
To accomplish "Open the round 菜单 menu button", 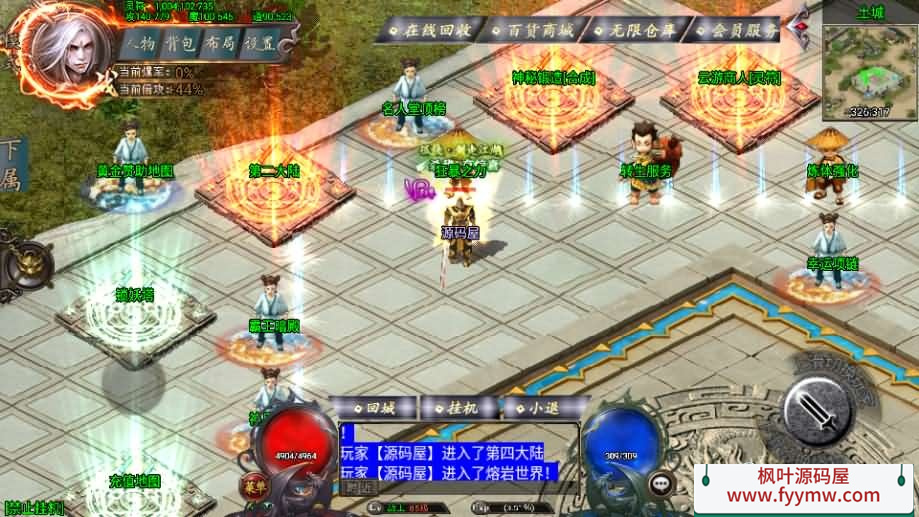I will [x=251, y=487].
